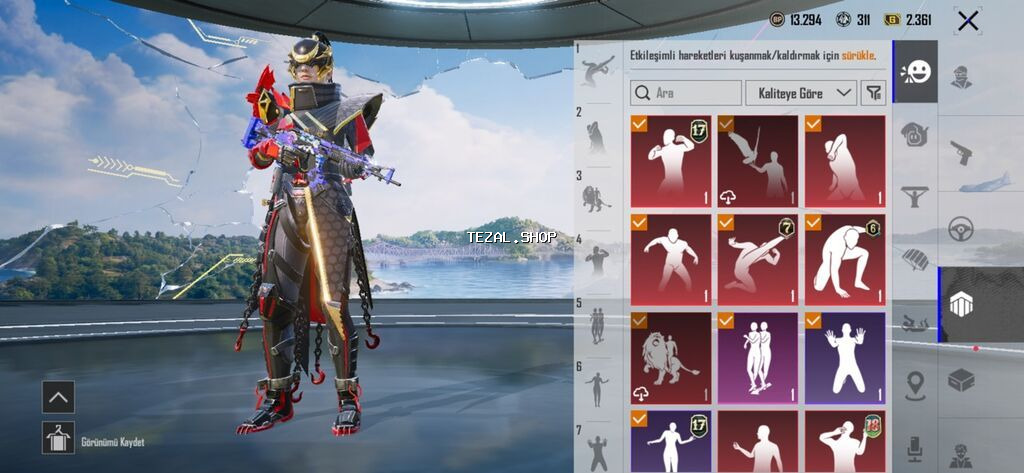Open the steering wheel vehicle category

(x=961, y=229)
